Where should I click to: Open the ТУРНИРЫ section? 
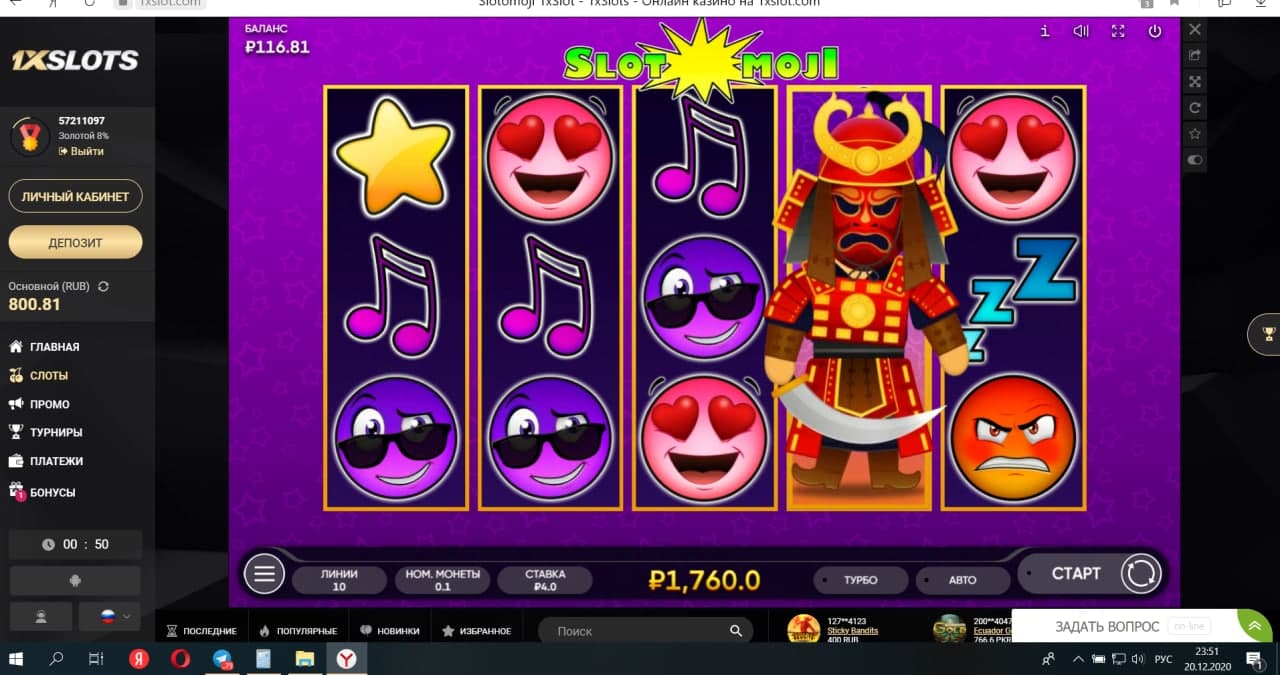point(56,433)
